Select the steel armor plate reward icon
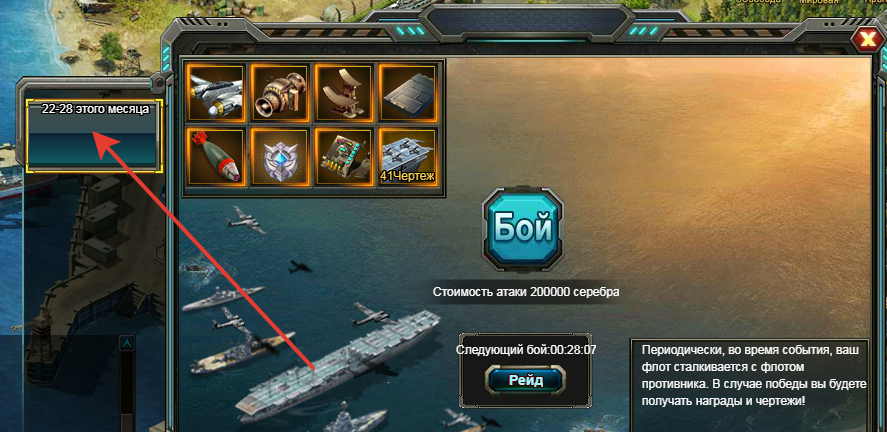 (408, 93)
